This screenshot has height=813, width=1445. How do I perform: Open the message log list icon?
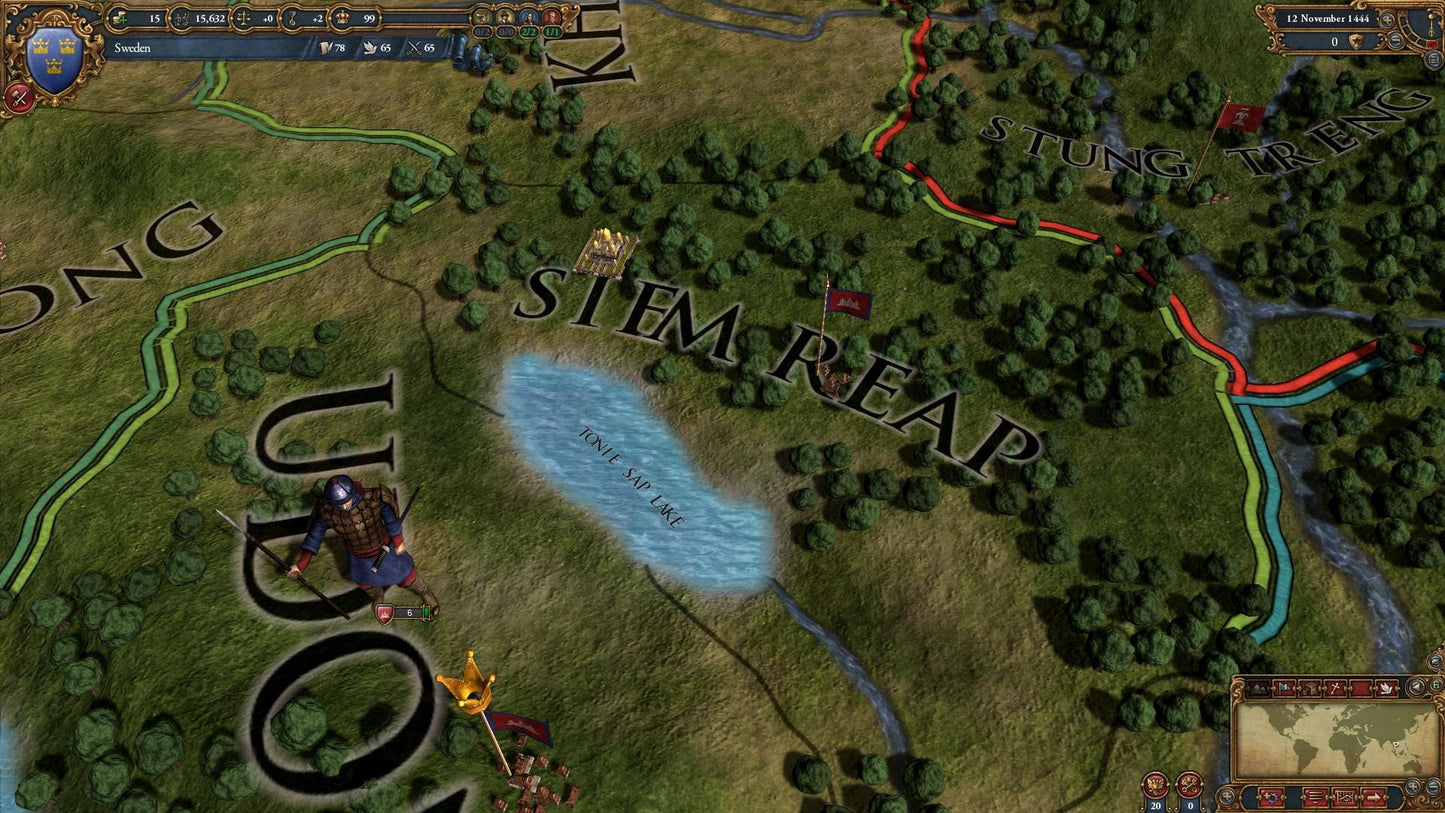tap(1314, 797)
